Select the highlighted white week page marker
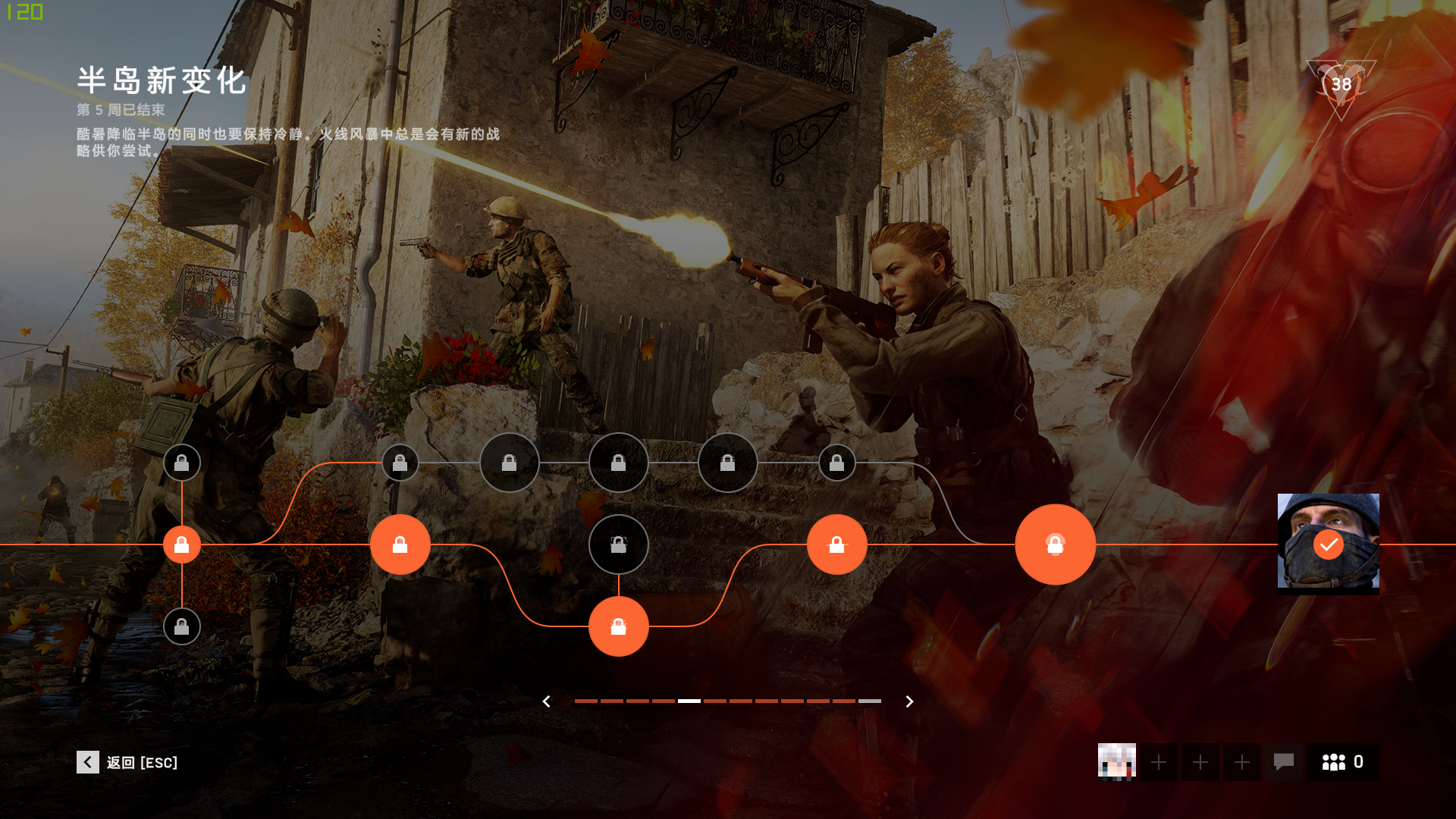Image resolution: width=1456 pixels, height=819 pixels. 689,701
